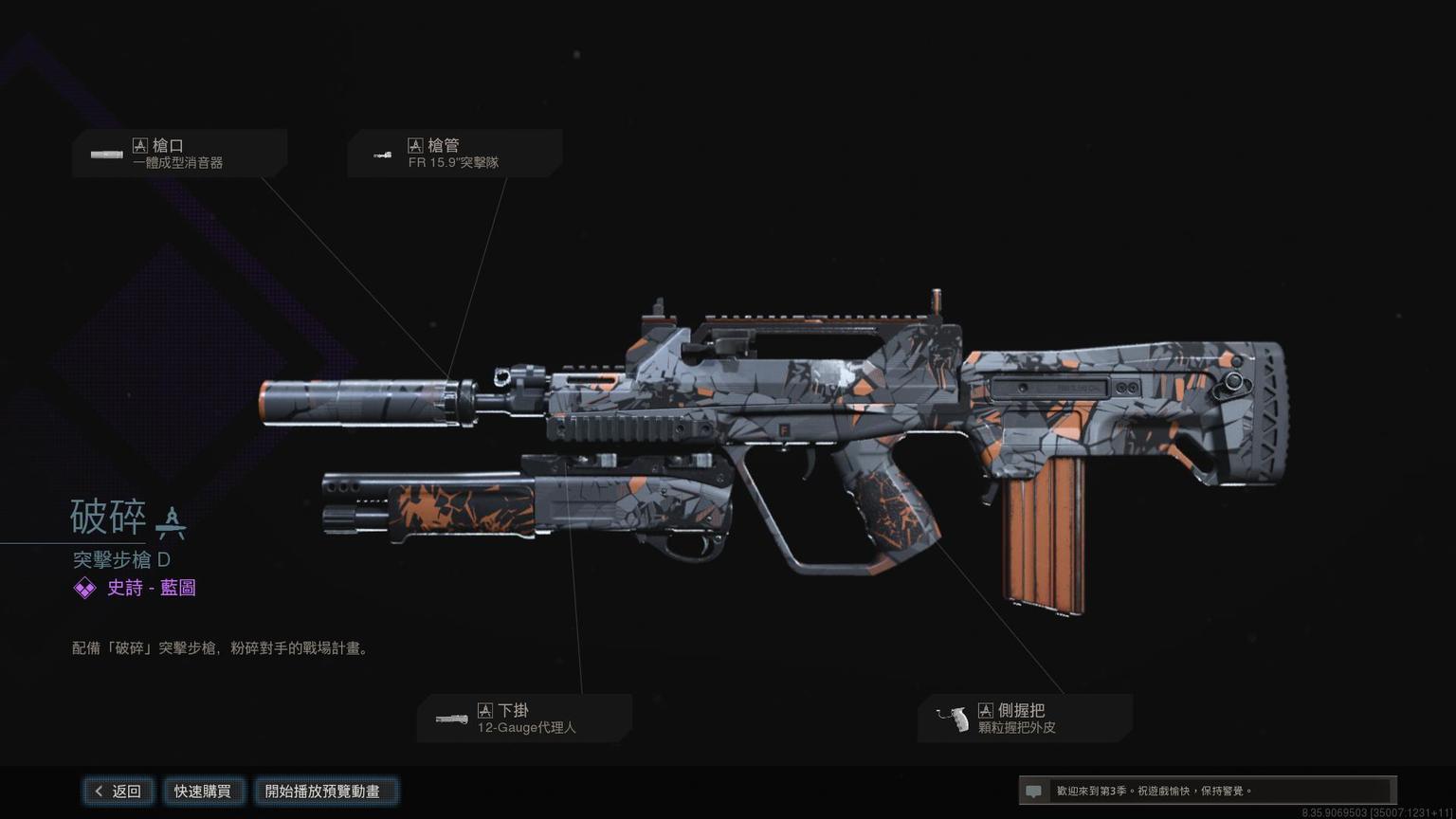Open the 側握把 rear grip attachment slot
This screenshot has height=819, width=1456.
tap(1025, 719)
